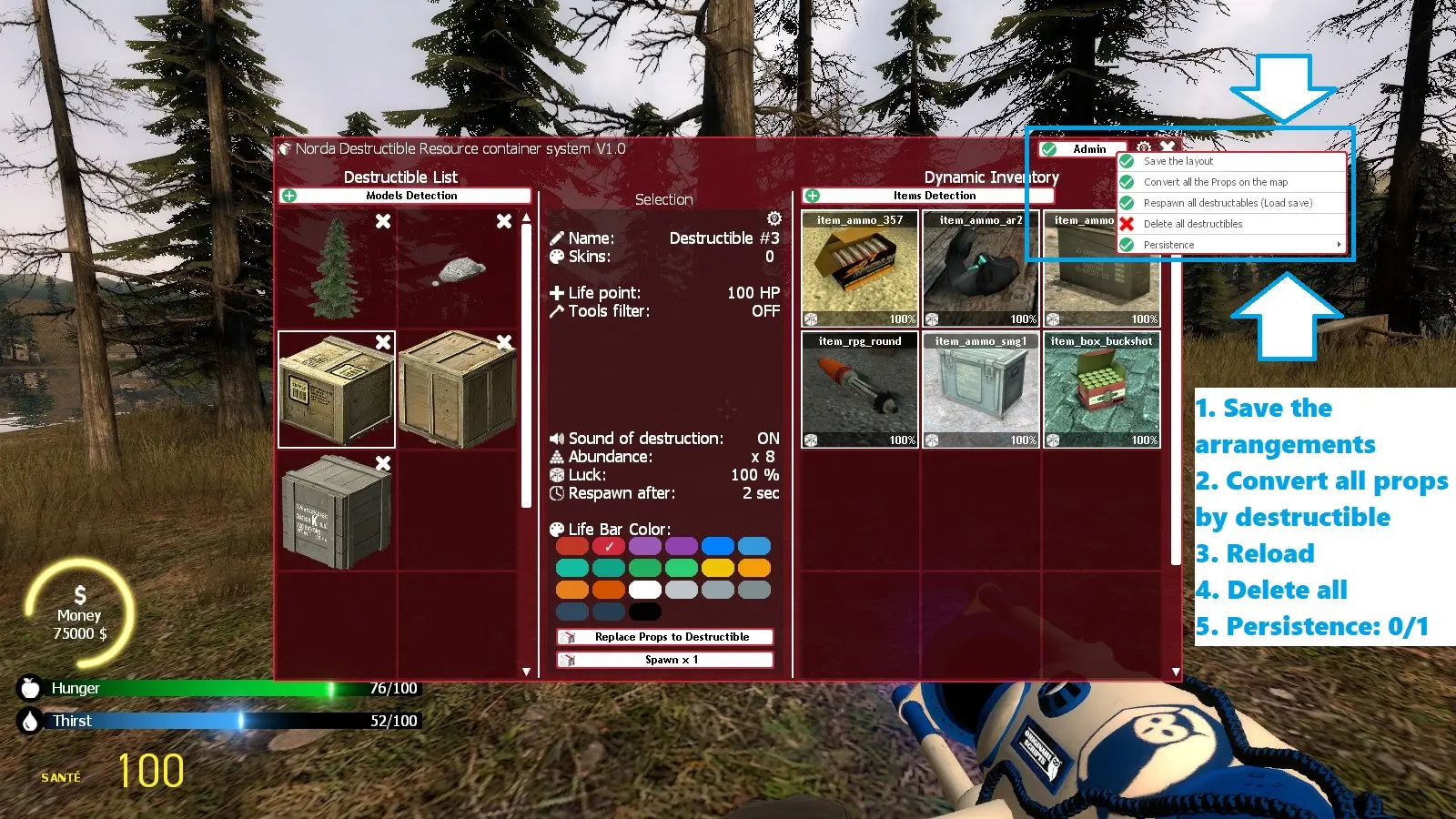Click the pencil icon beside Name field
This screenshot has height=819, width=1456.
pos(557,238)
